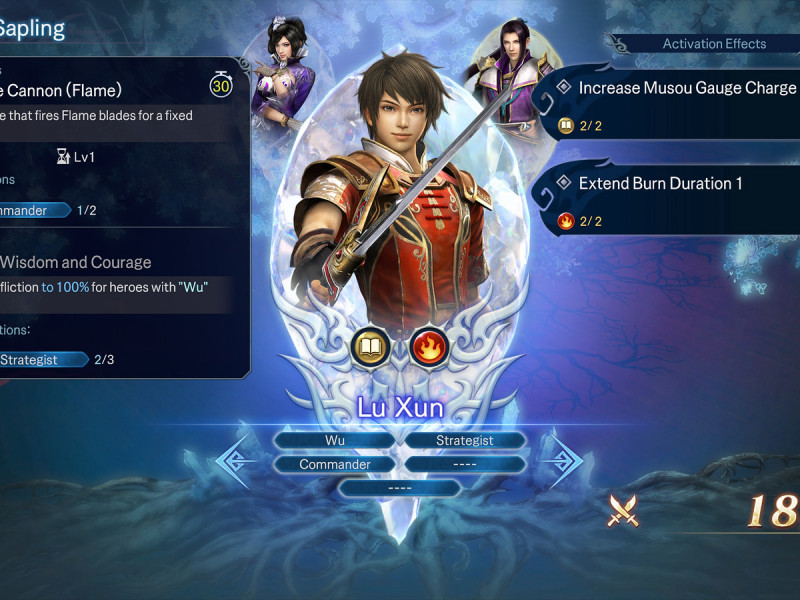
Task: Click the Commander 1/2 progress bar in the left panel
Action: coord(35,210)
